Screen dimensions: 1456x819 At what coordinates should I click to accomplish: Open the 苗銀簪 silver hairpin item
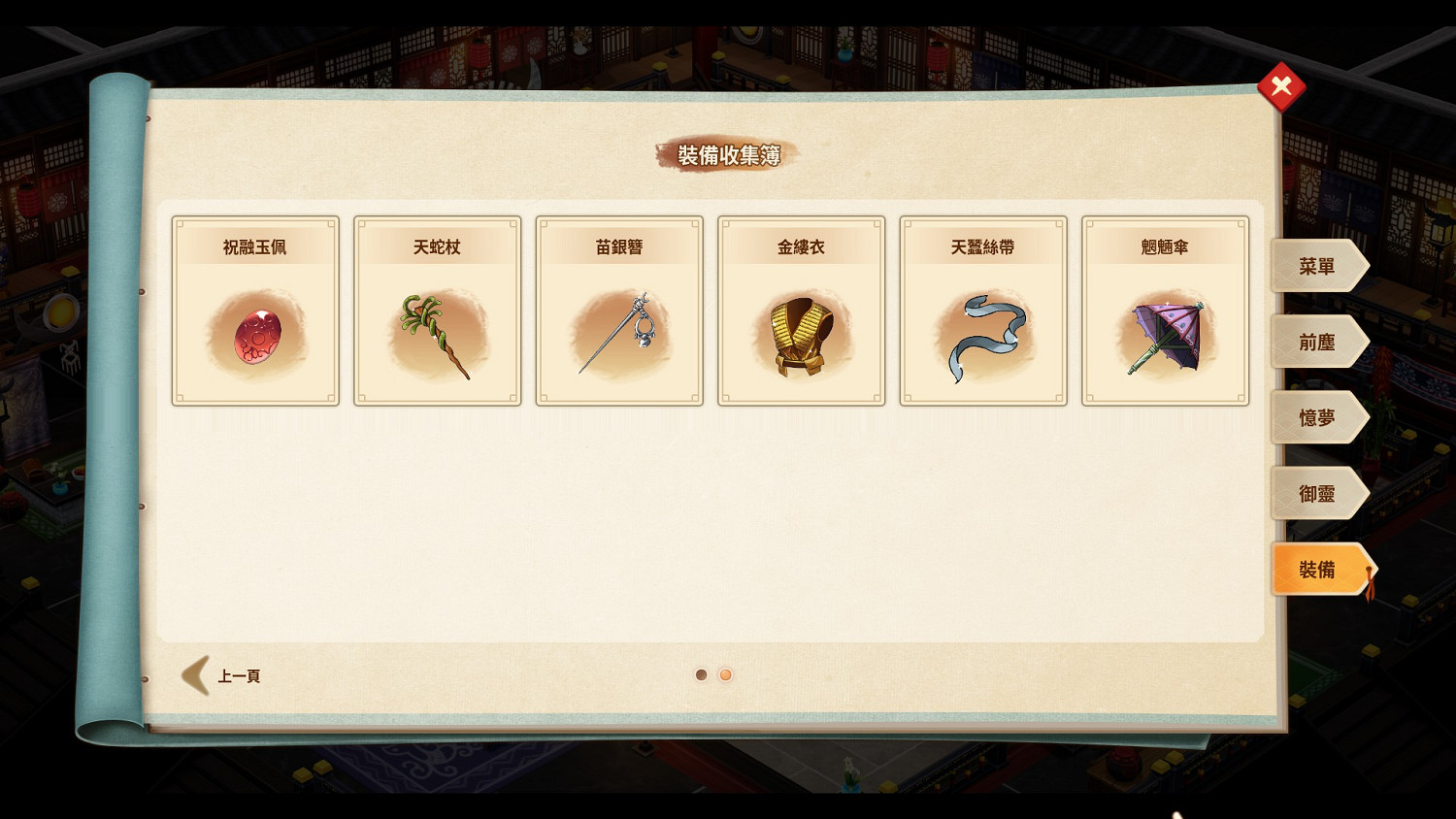click(x=618, y=335)
